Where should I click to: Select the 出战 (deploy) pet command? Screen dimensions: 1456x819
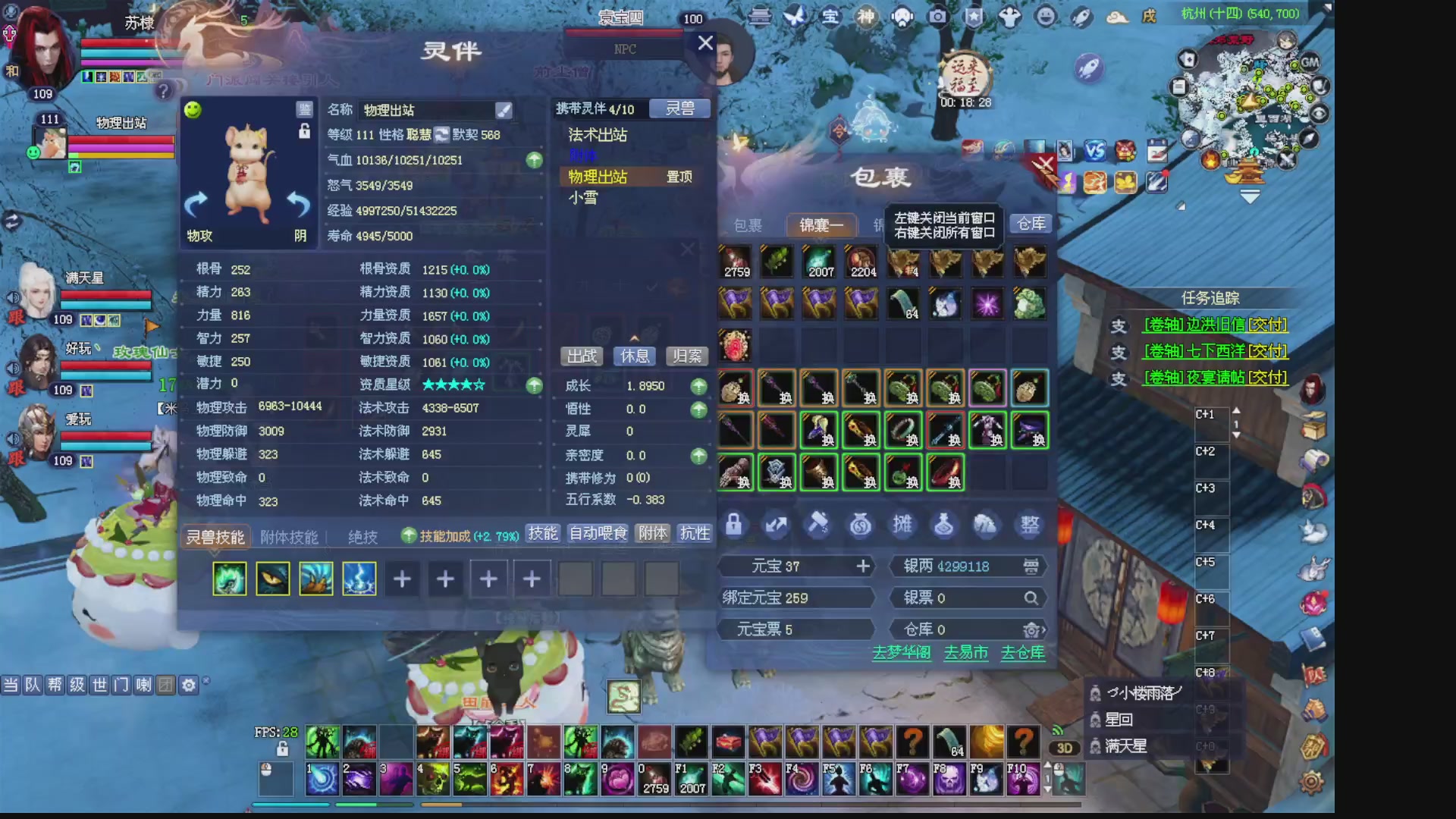coord(581,356)
